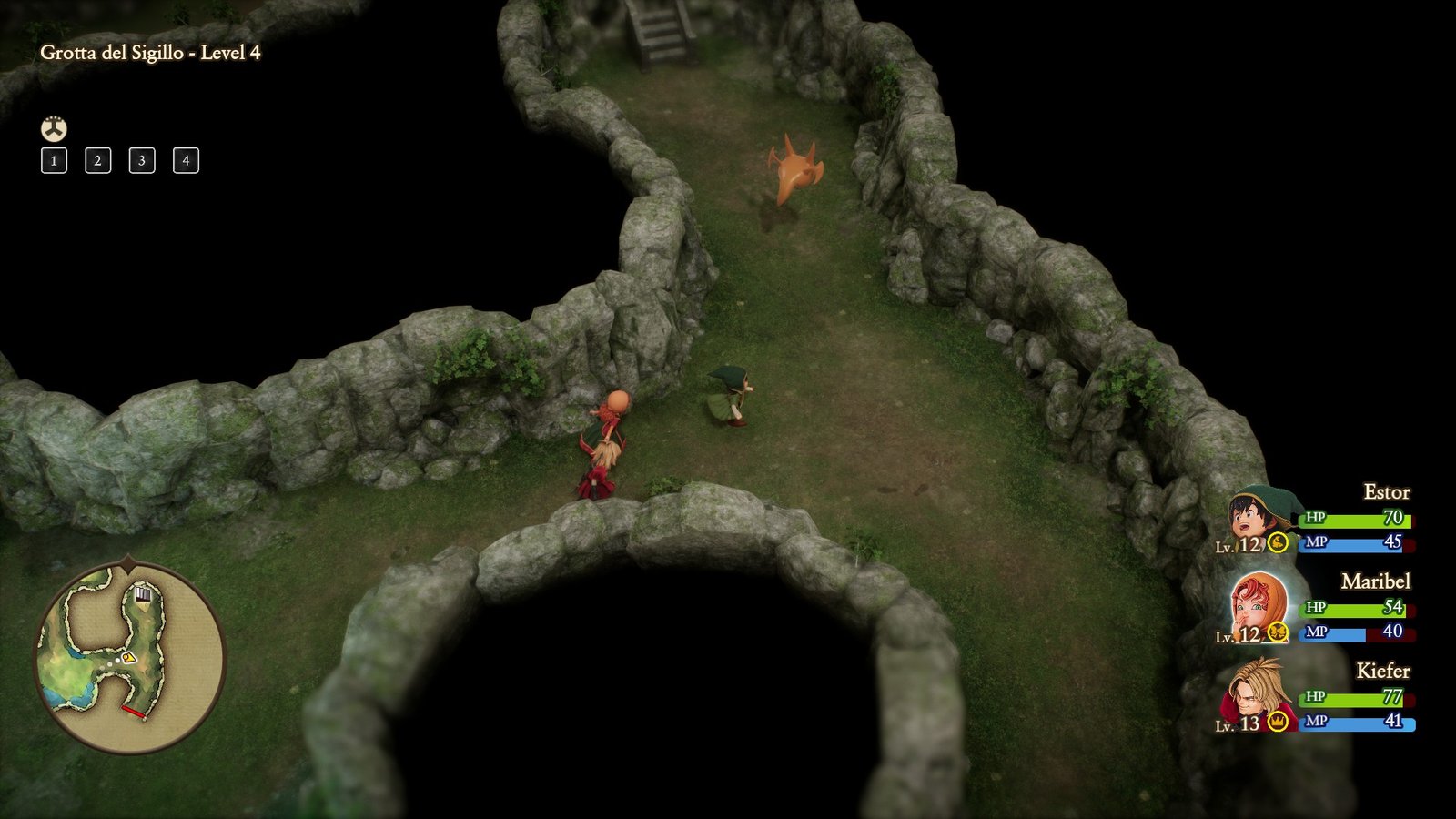This screenshot has height=819, width=1456.
Task: Click the HP label on Kiefer's status bar
Action: click(x=1315, y=697)
